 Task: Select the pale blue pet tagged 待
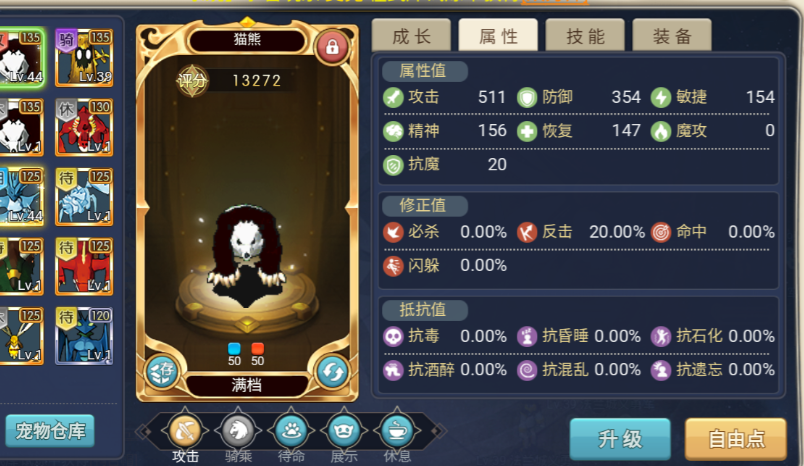pyautogui.click(x=84, y=196)
